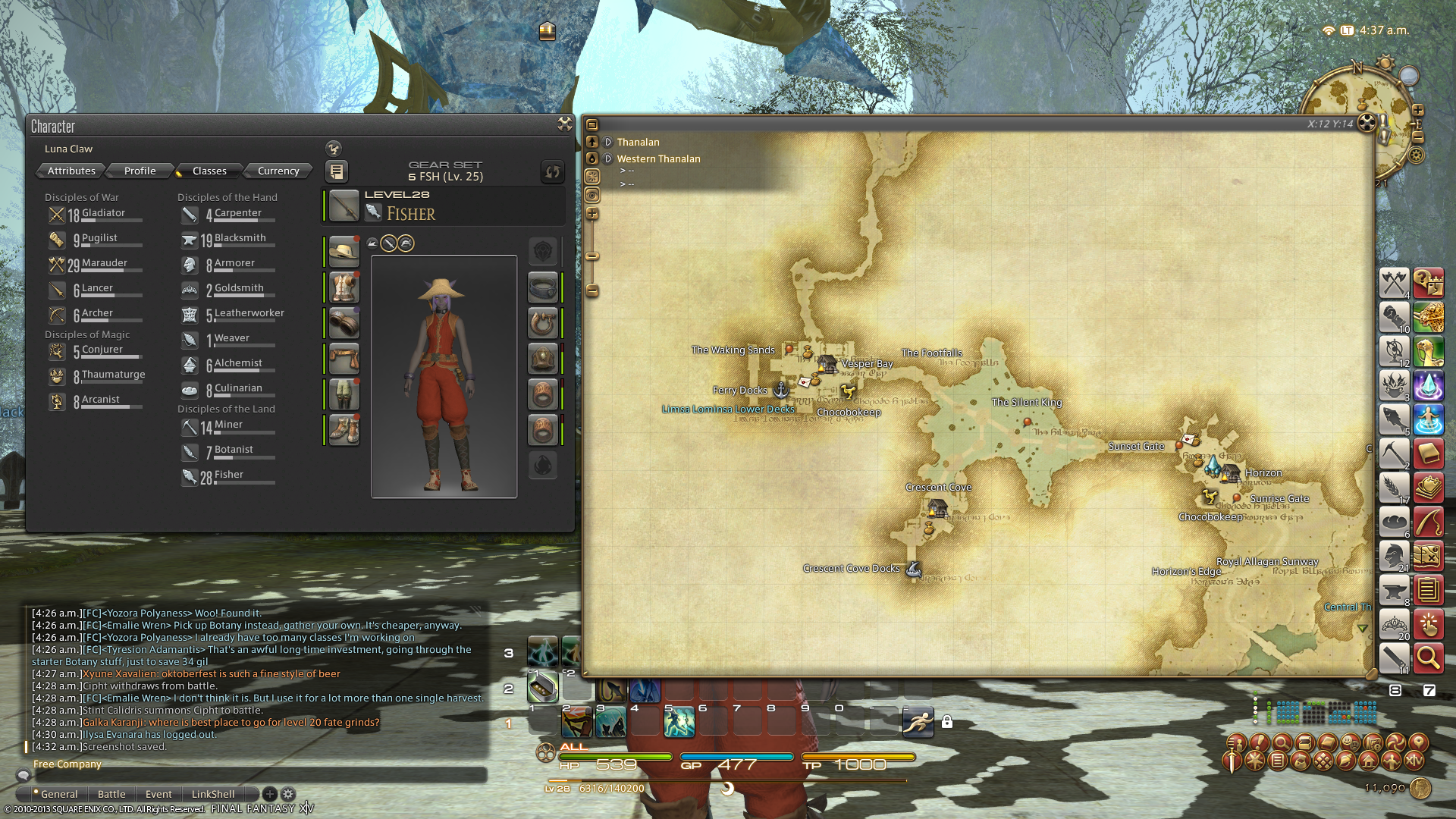Image resolution: width=1456 pixels, height=819 pixels.
Task: Click the Horizon label on the map
Action: 1263,472
